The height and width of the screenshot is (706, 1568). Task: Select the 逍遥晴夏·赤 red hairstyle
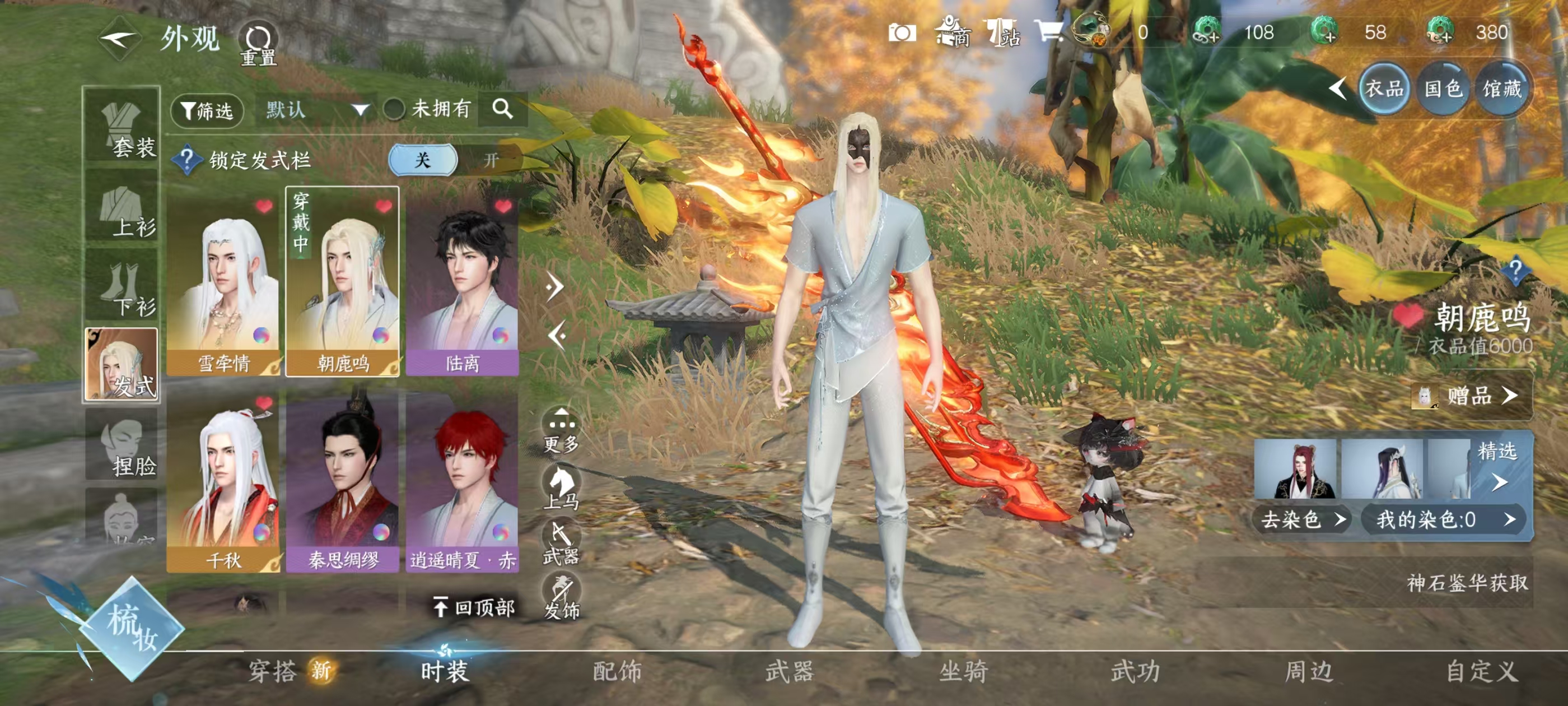pos(462,481)
